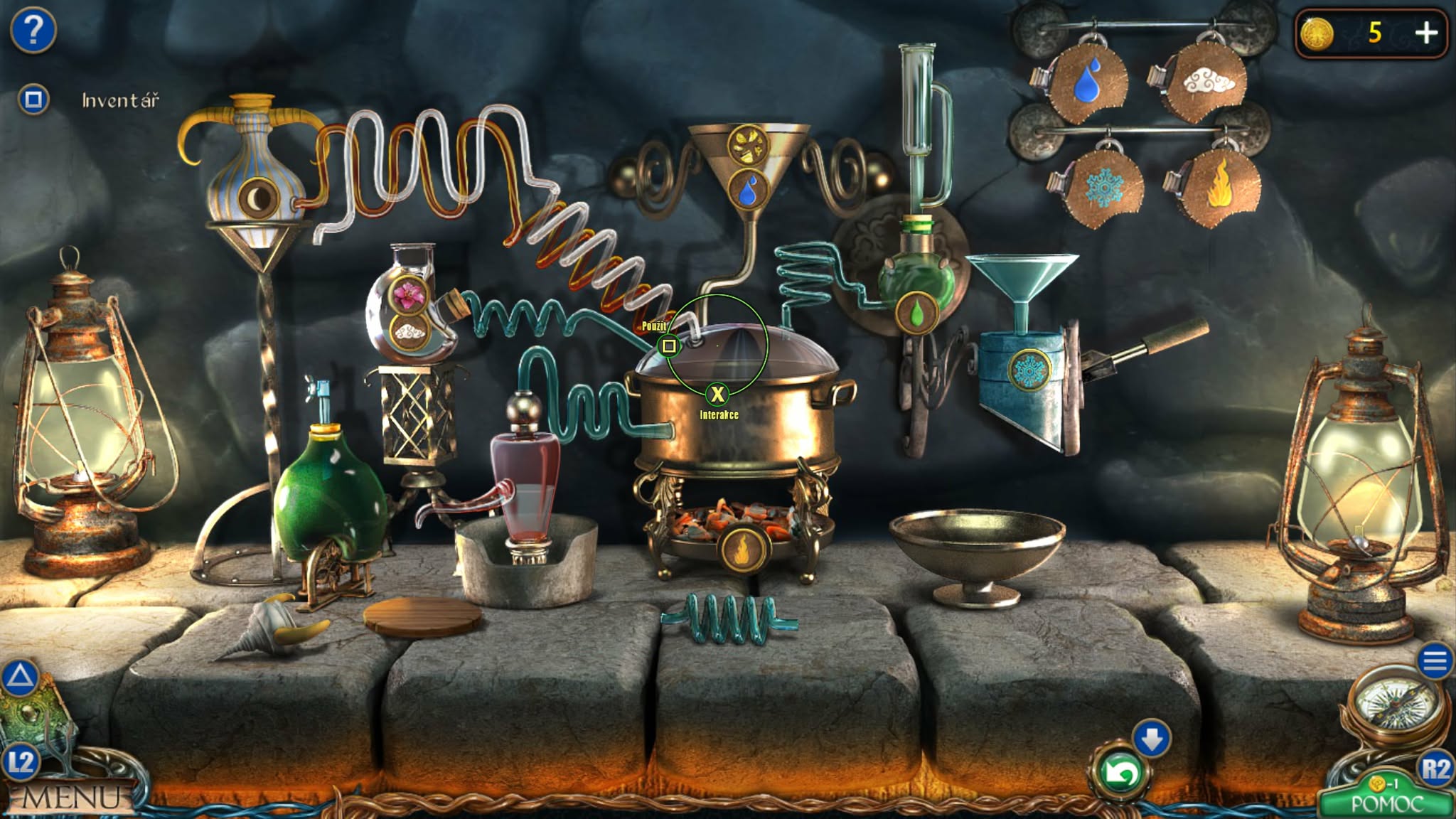Use the POMOC hint button
Screen dimensions: 1456x819
[x=1386, y=803]
